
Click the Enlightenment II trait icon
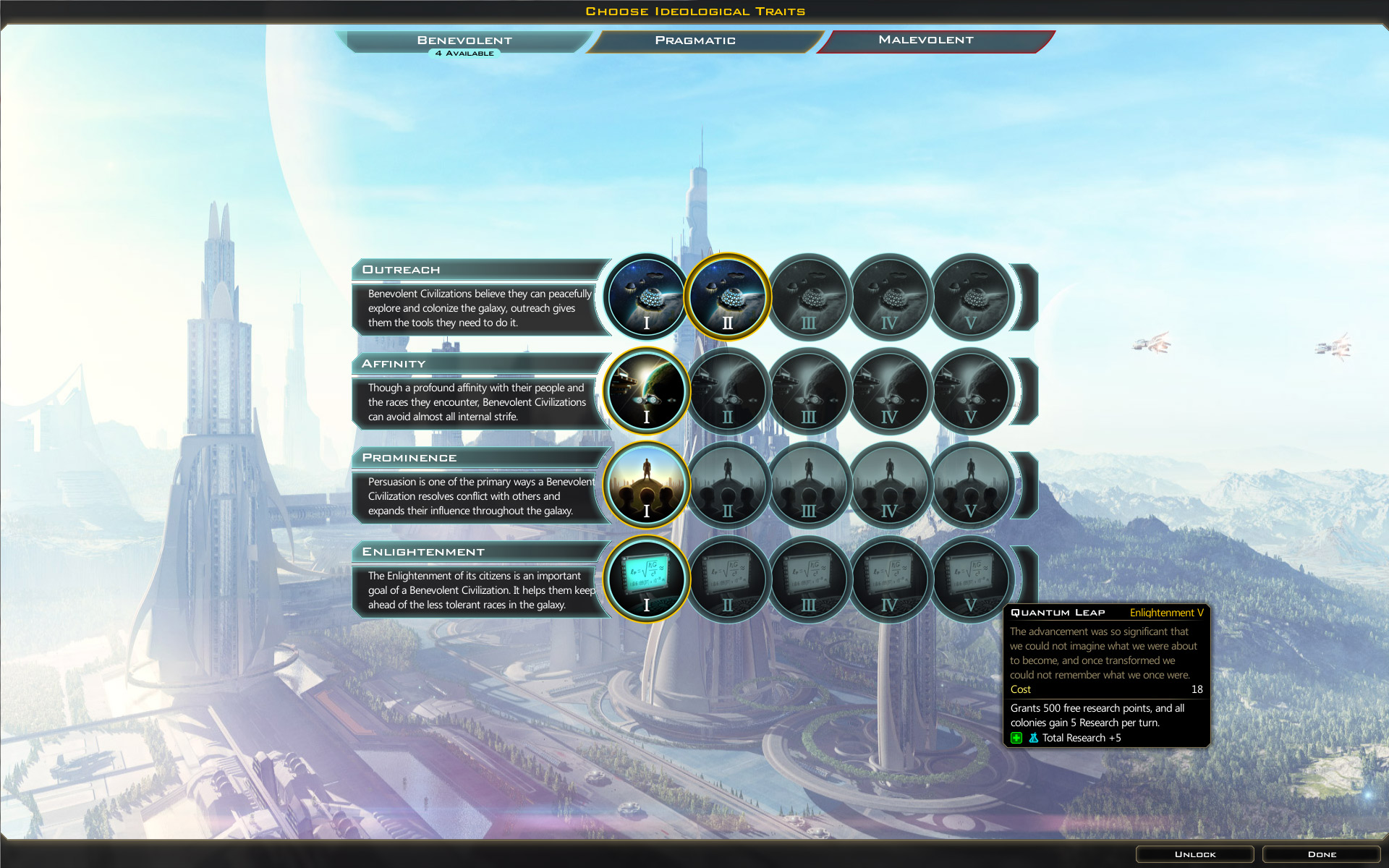(728, 579)
